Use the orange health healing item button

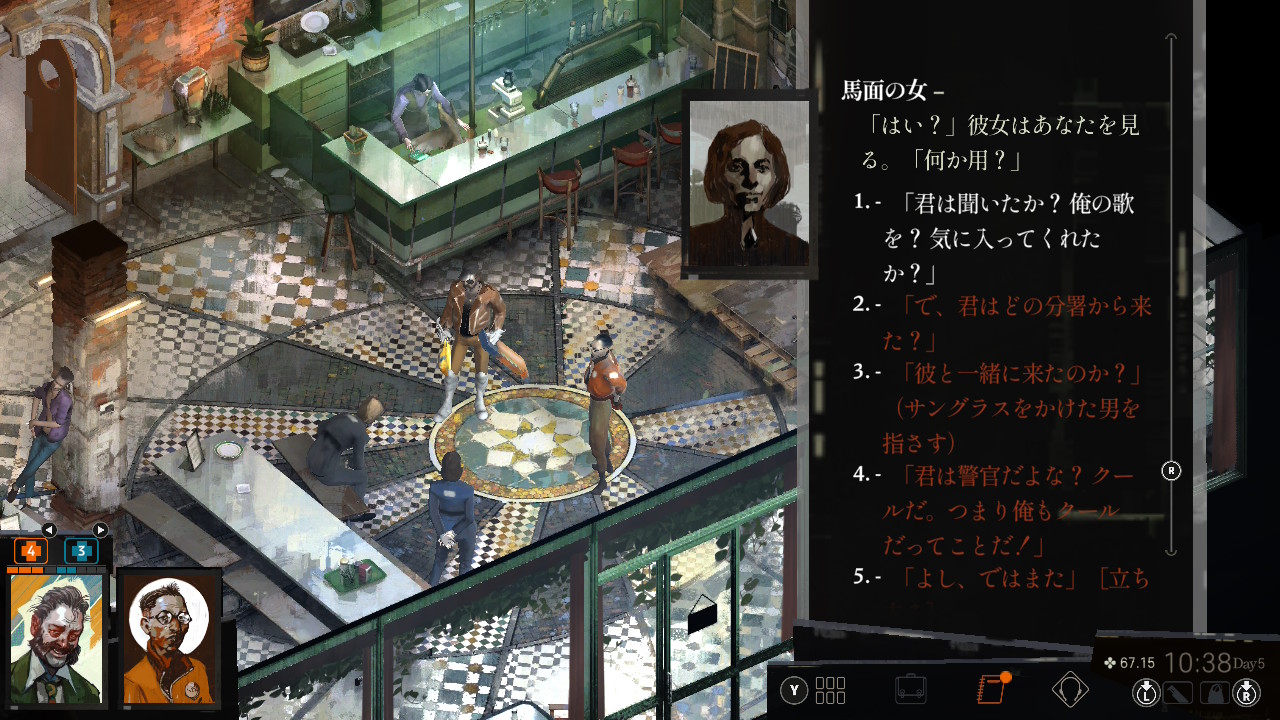(x=30, y=551)
